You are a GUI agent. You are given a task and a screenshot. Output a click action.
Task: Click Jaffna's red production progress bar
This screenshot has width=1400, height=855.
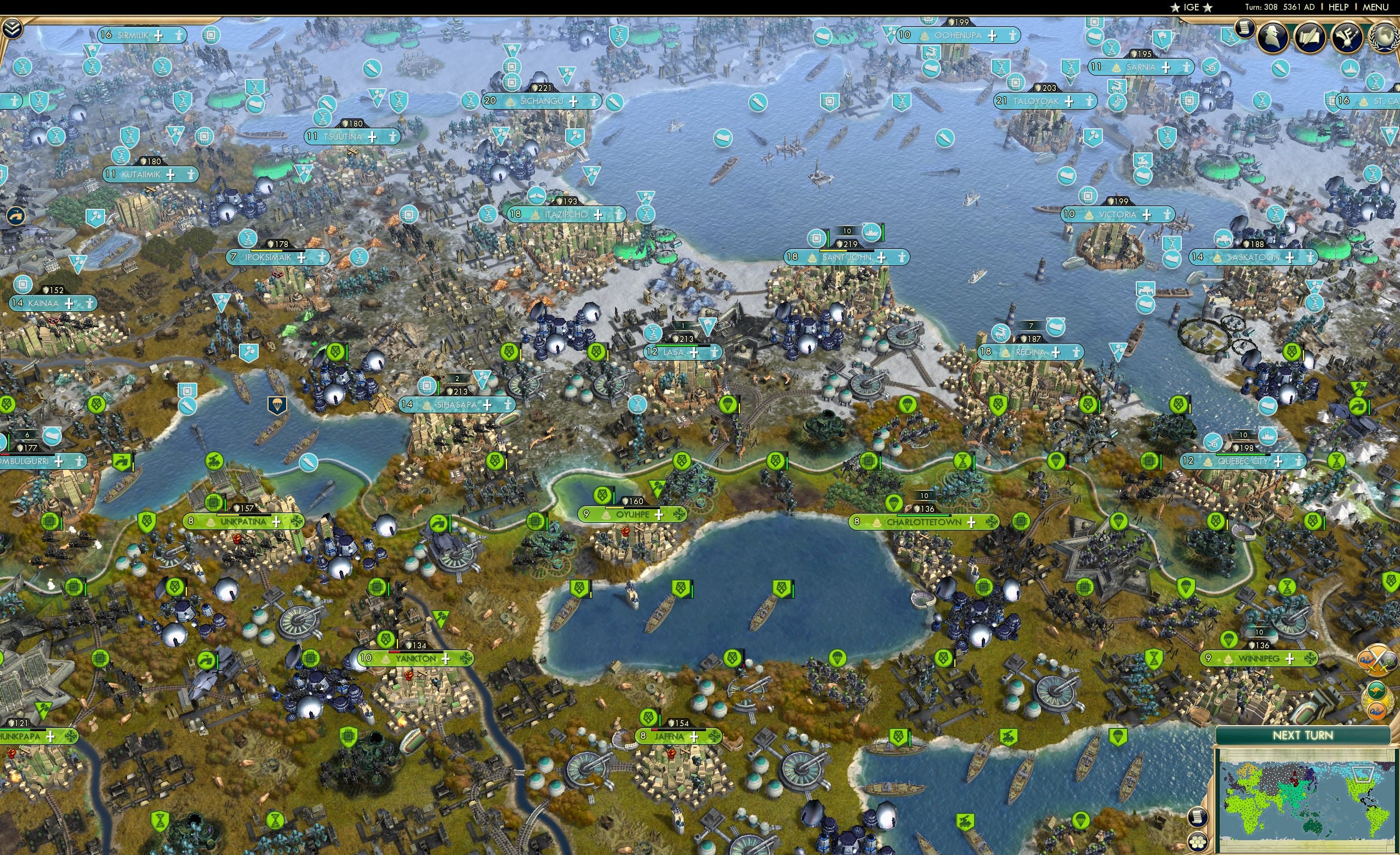655,731
